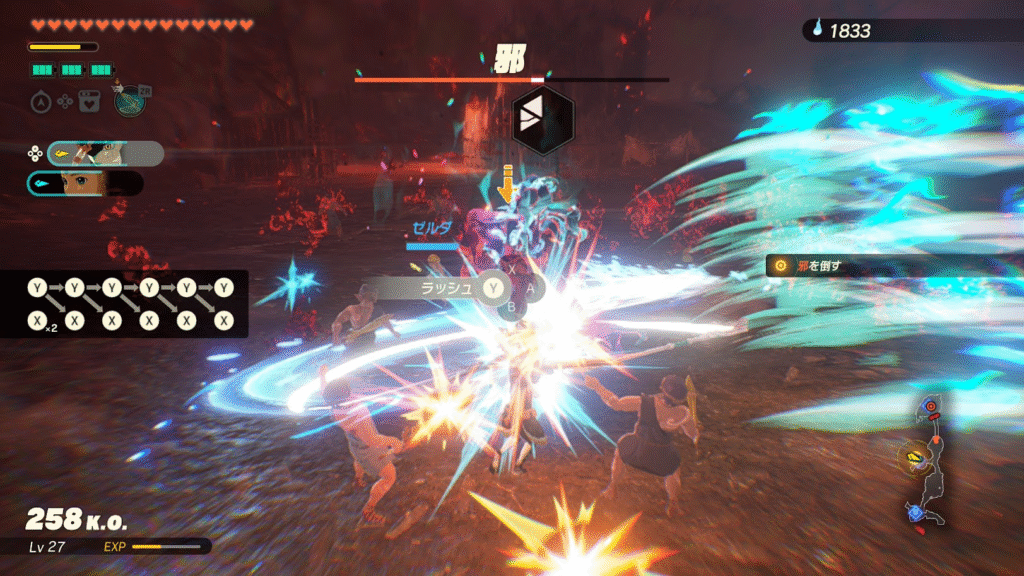Image resolution: width=1024 pixels, height=576 pixels.
Task: Click the red target marker on minimap
Action: [x=930, y=408]
